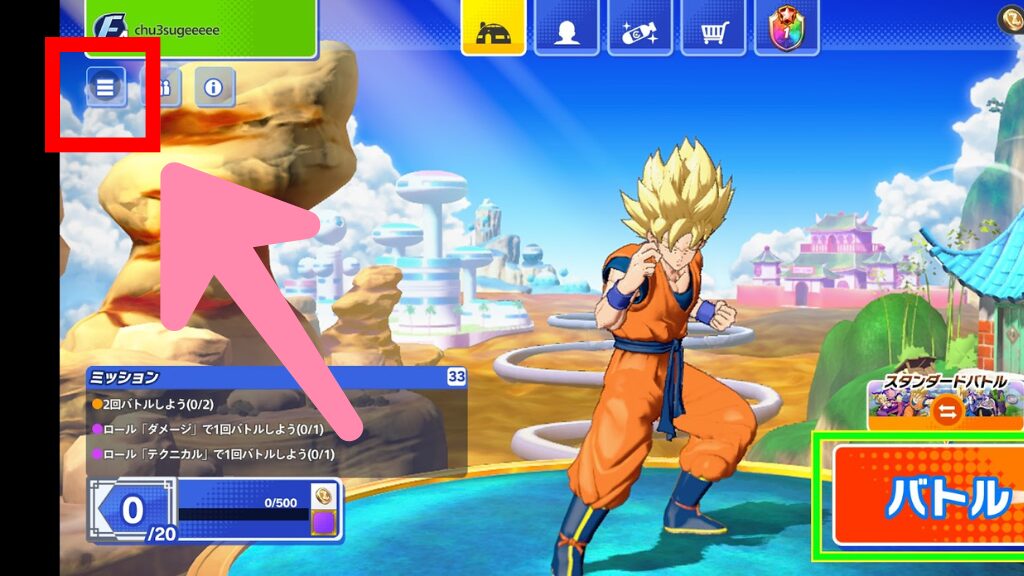Open the friends icon button
The height and width of the screenshot is (576, 1024).
click(160, 88)
